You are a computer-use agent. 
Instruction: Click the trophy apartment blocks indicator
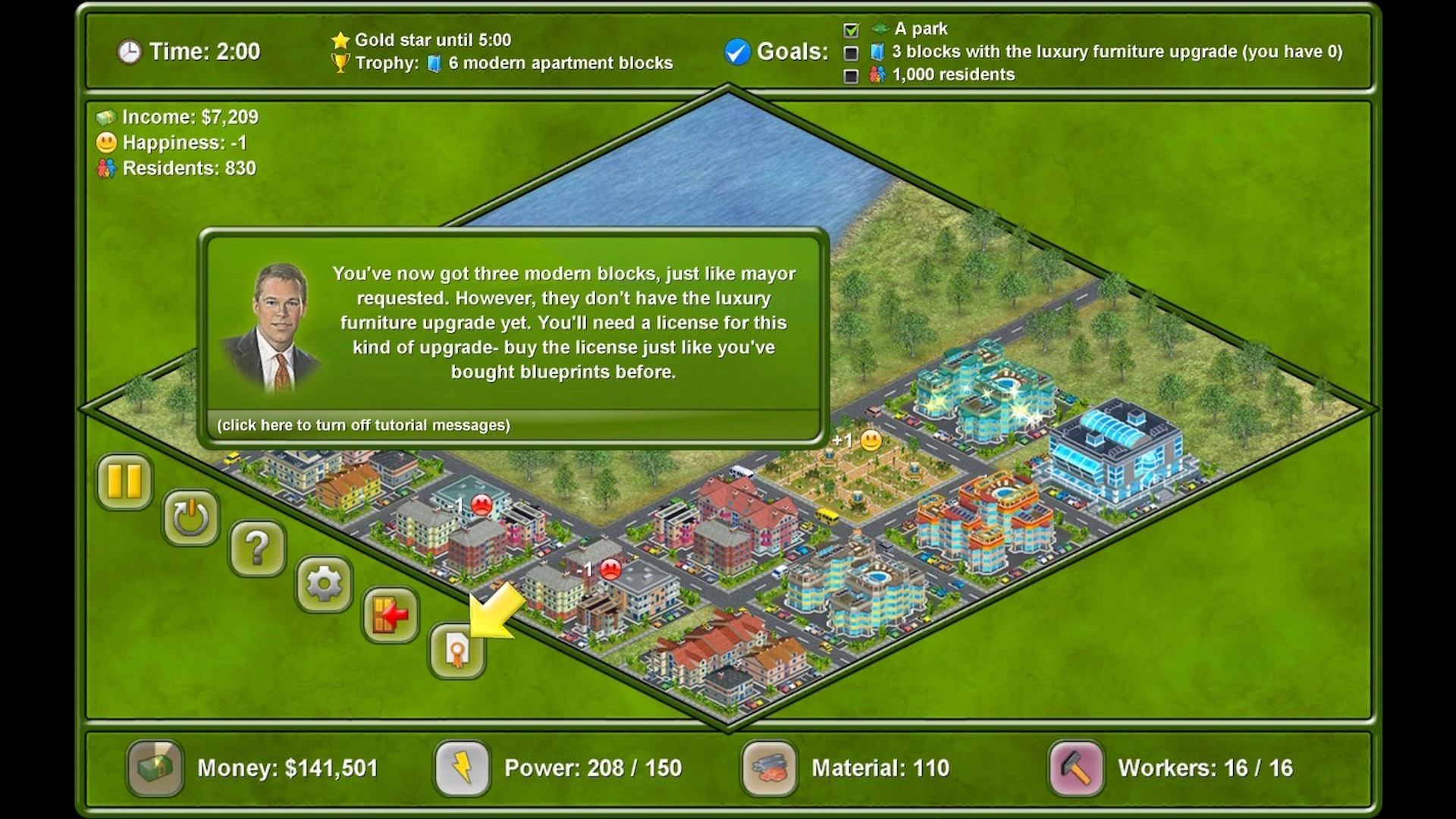[x=342, y=63]
